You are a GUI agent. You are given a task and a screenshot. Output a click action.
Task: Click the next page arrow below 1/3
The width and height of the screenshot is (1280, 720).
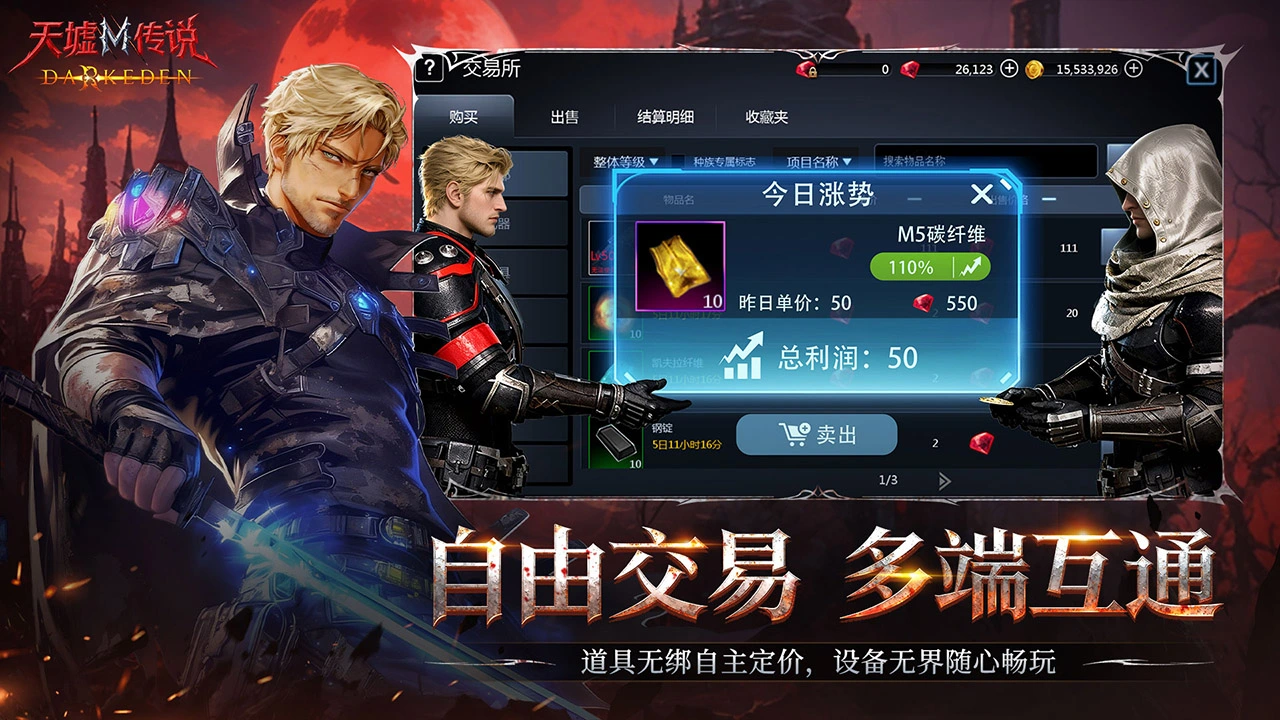click(943, 482)
